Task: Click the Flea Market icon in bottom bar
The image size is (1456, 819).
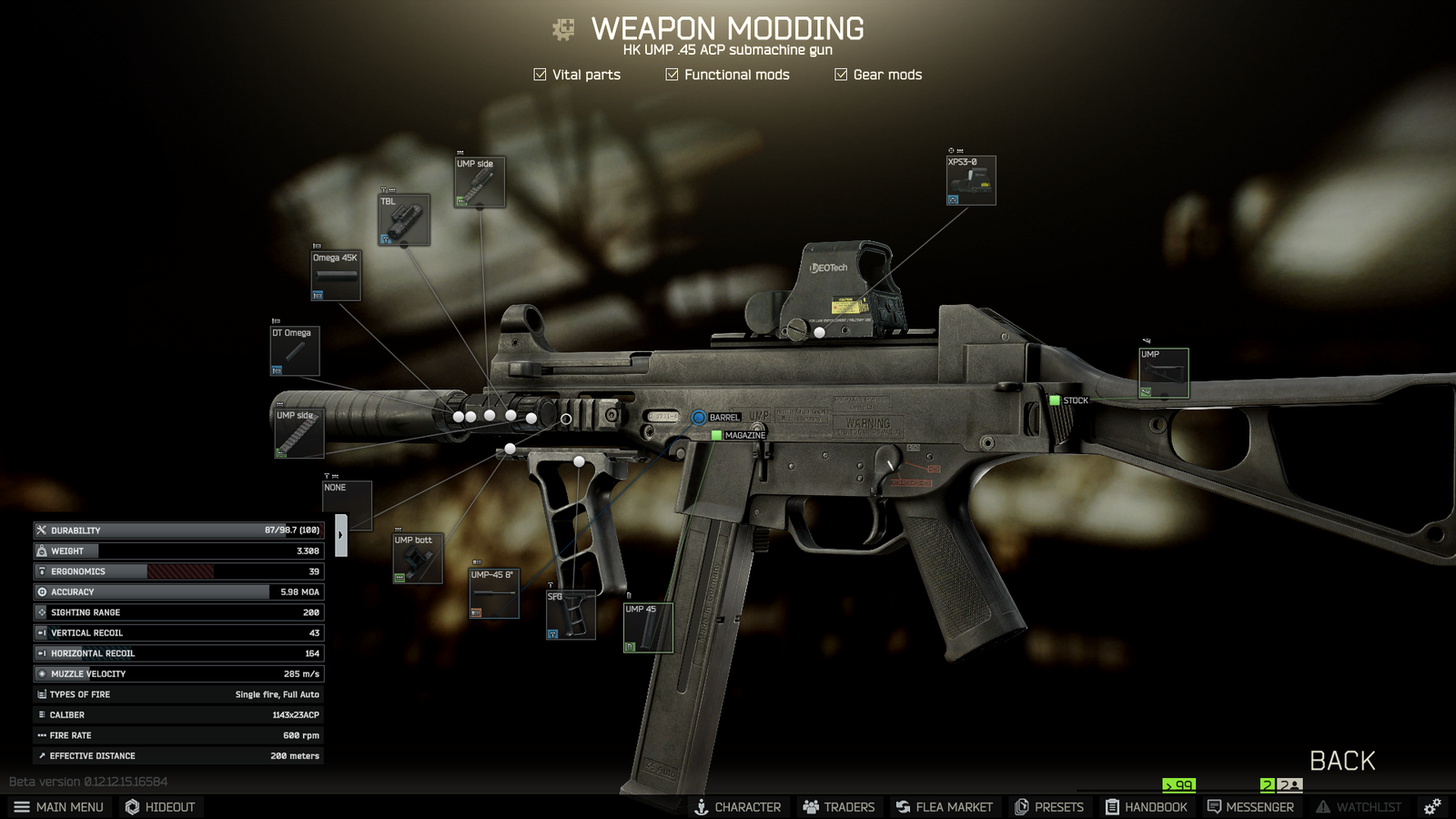Action: [905, 806]
